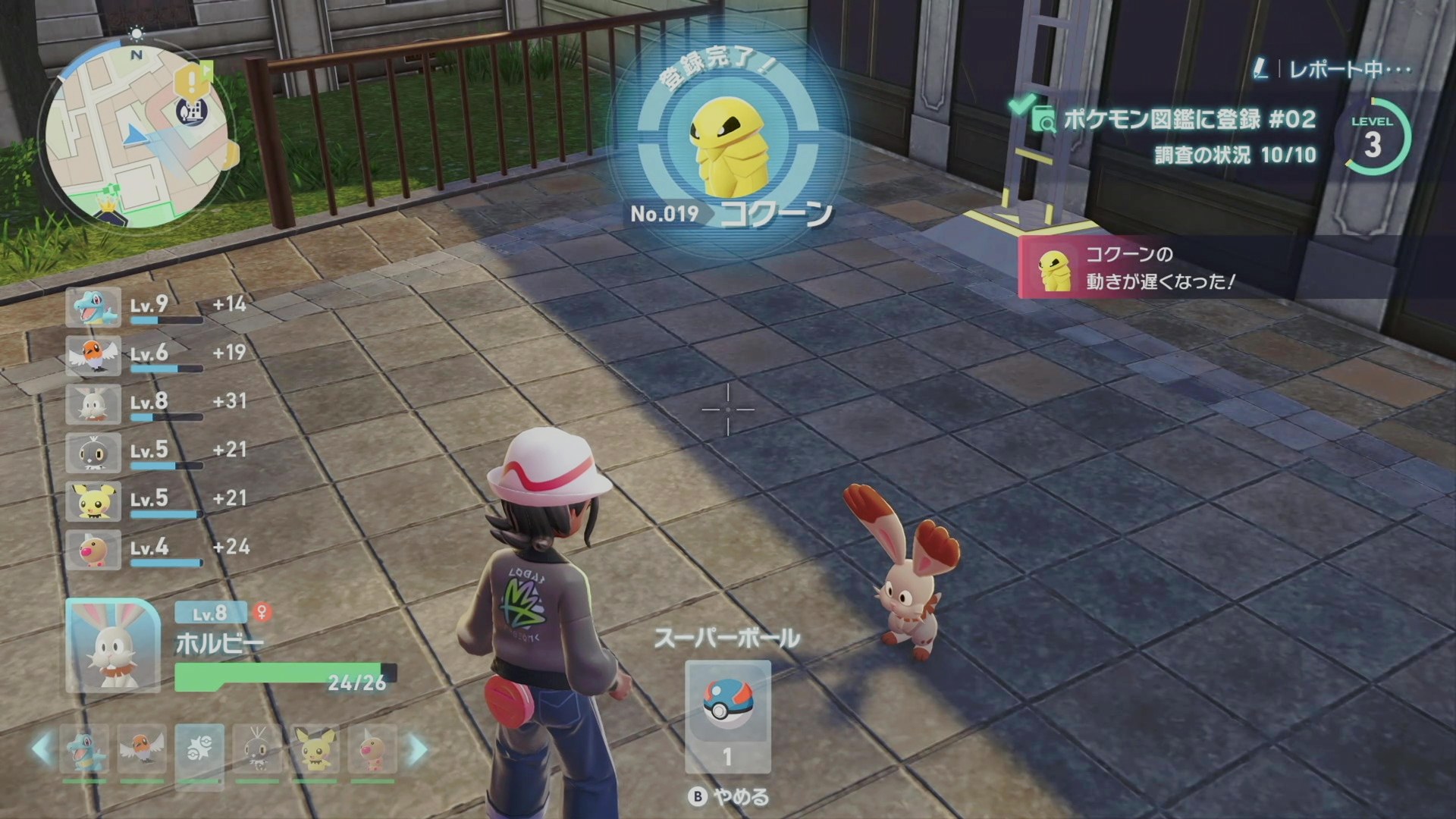Choose Weedle in the bottom party bar
The height and width of the screenshot is (819, 1456).
(372, 749)
